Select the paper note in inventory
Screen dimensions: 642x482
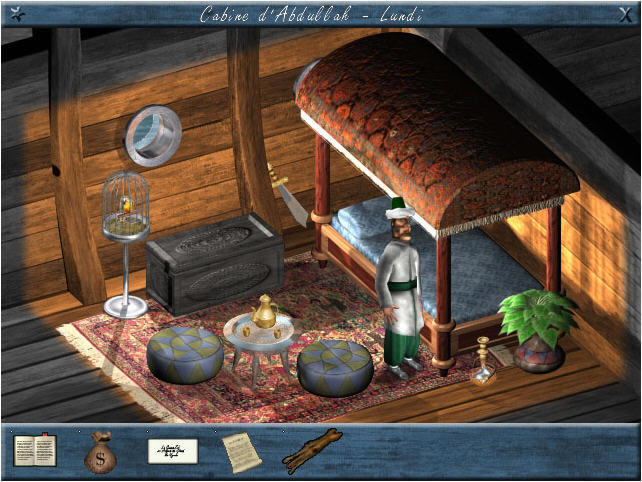[241, 452]
